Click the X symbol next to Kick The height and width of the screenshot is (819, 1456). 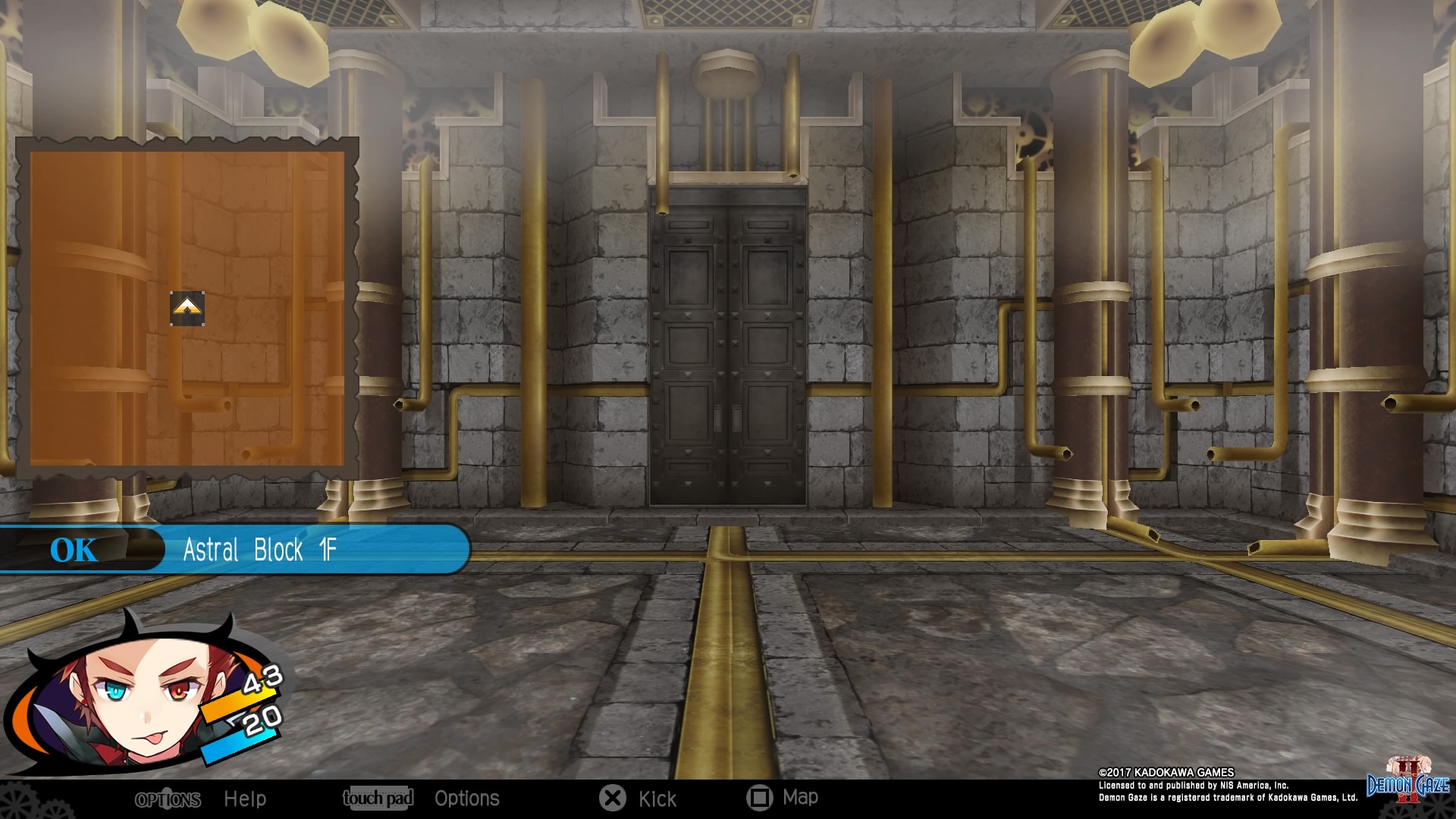(x=612, y=798)
